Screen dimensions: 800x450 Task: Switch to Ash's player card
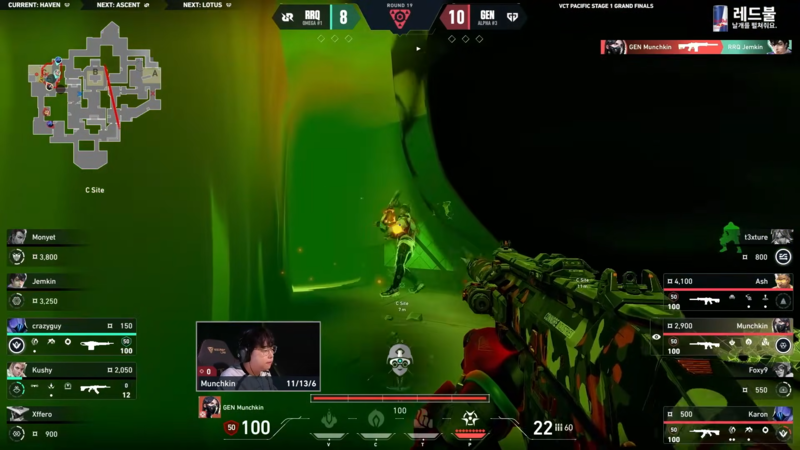click(x=729, y=290)
